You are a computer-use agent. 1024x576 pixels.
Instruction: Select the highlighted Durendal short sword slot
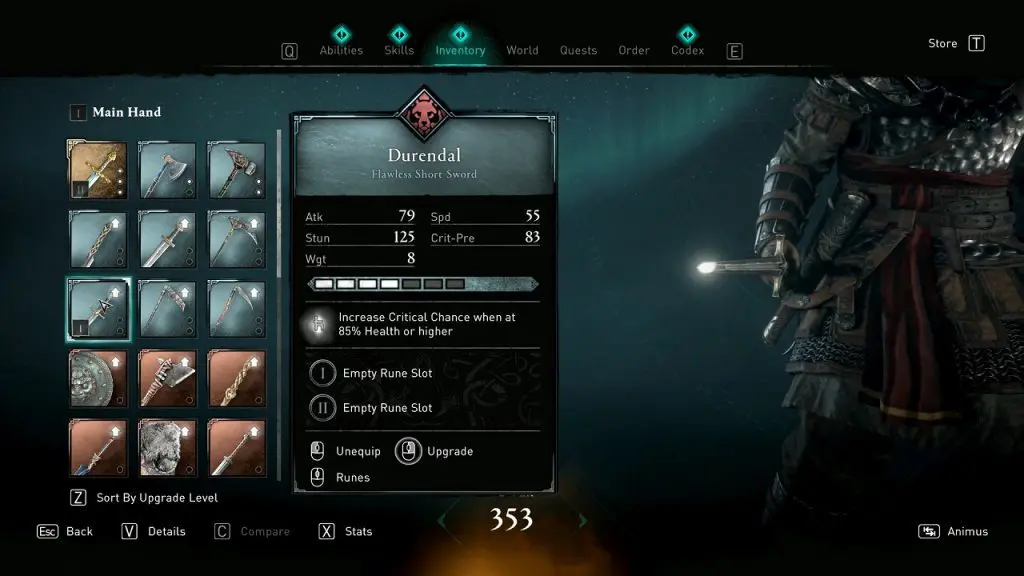click(x=98, y=308)
